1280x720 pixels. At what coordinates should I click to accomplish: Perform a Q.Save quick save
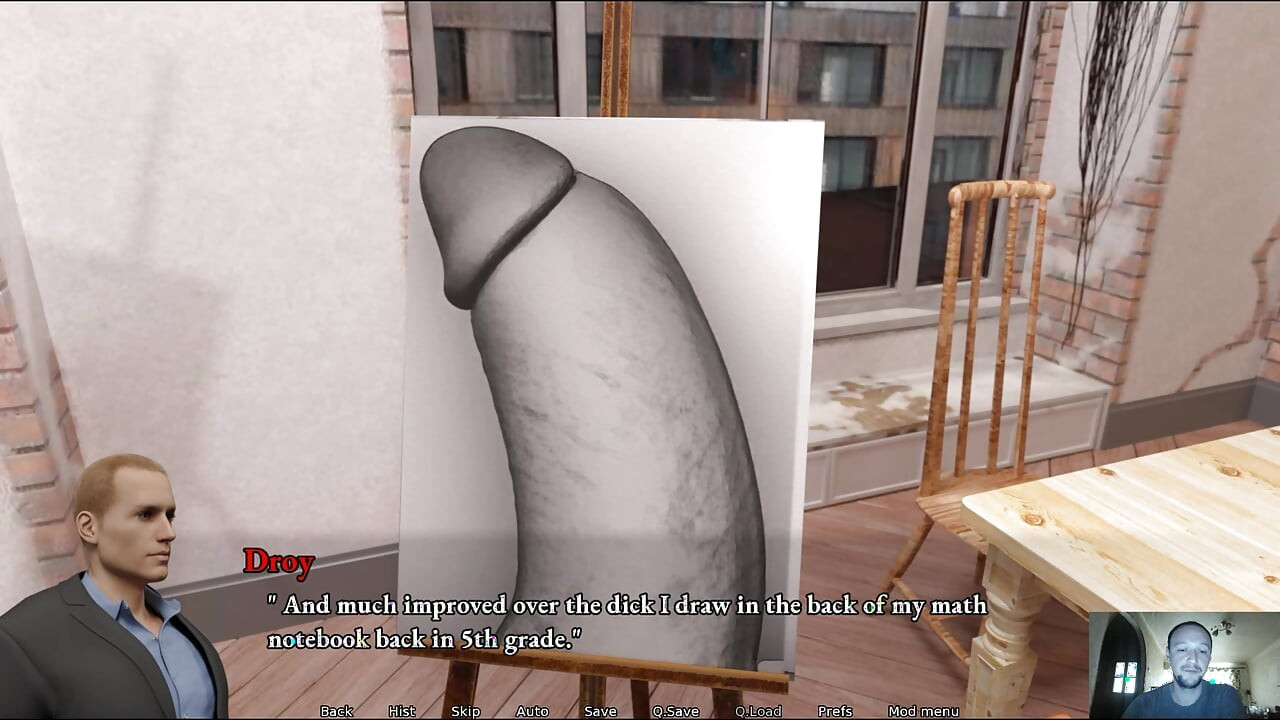click(676, 711)
